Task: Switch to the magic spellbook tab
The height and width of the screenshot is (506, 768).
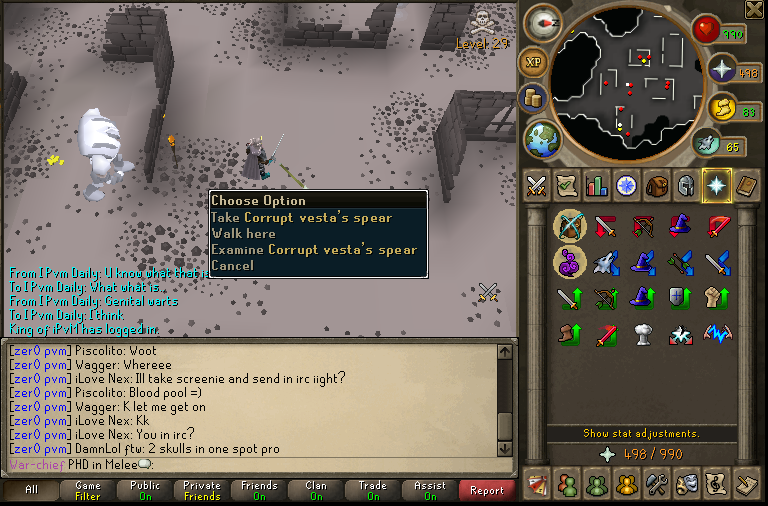Action: pyautogui.click(x=746, y=186)
